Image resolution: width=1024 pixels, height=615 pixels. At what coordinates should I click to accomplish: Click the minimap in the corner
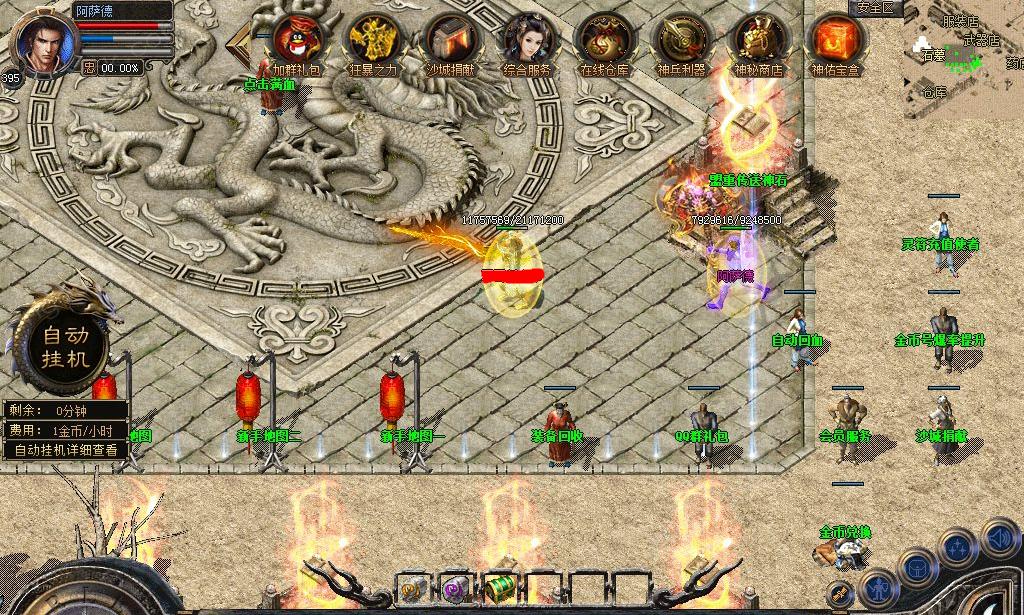point(964,60)
